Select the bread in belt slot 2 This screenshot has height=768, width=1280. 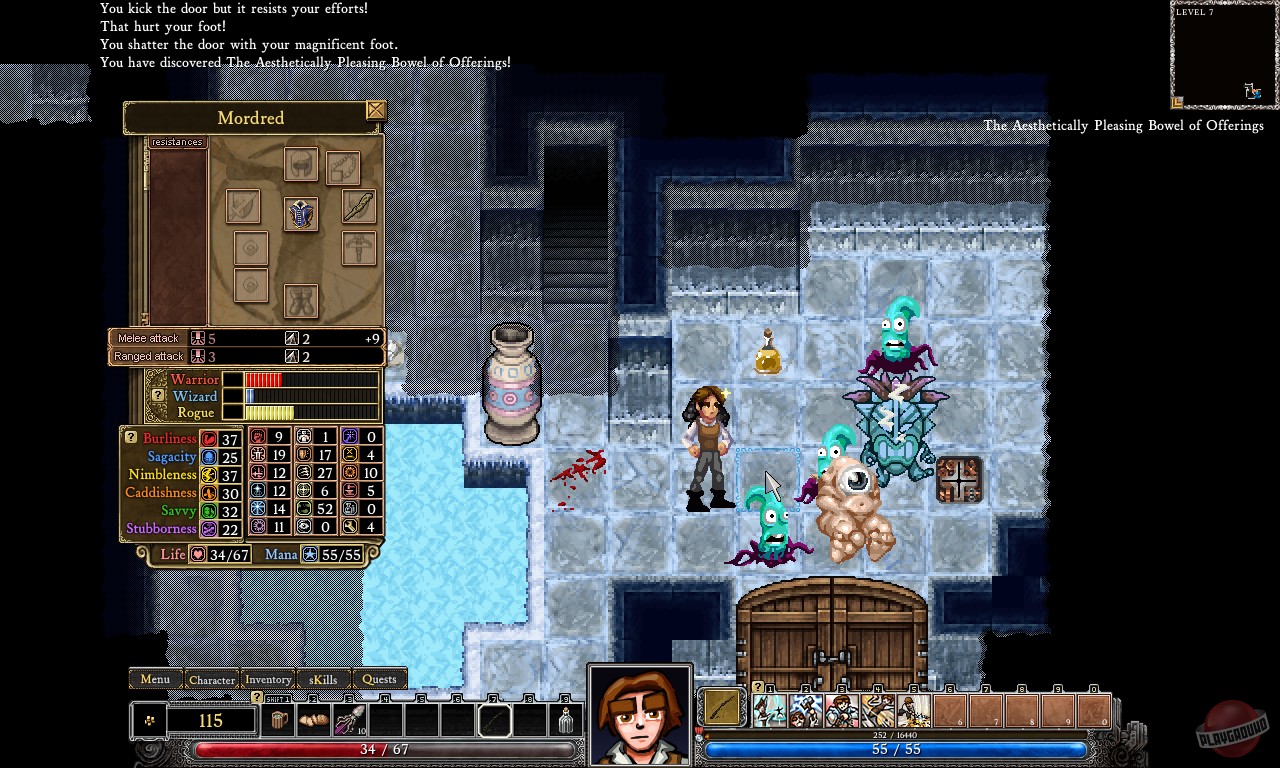click(313, 720)
